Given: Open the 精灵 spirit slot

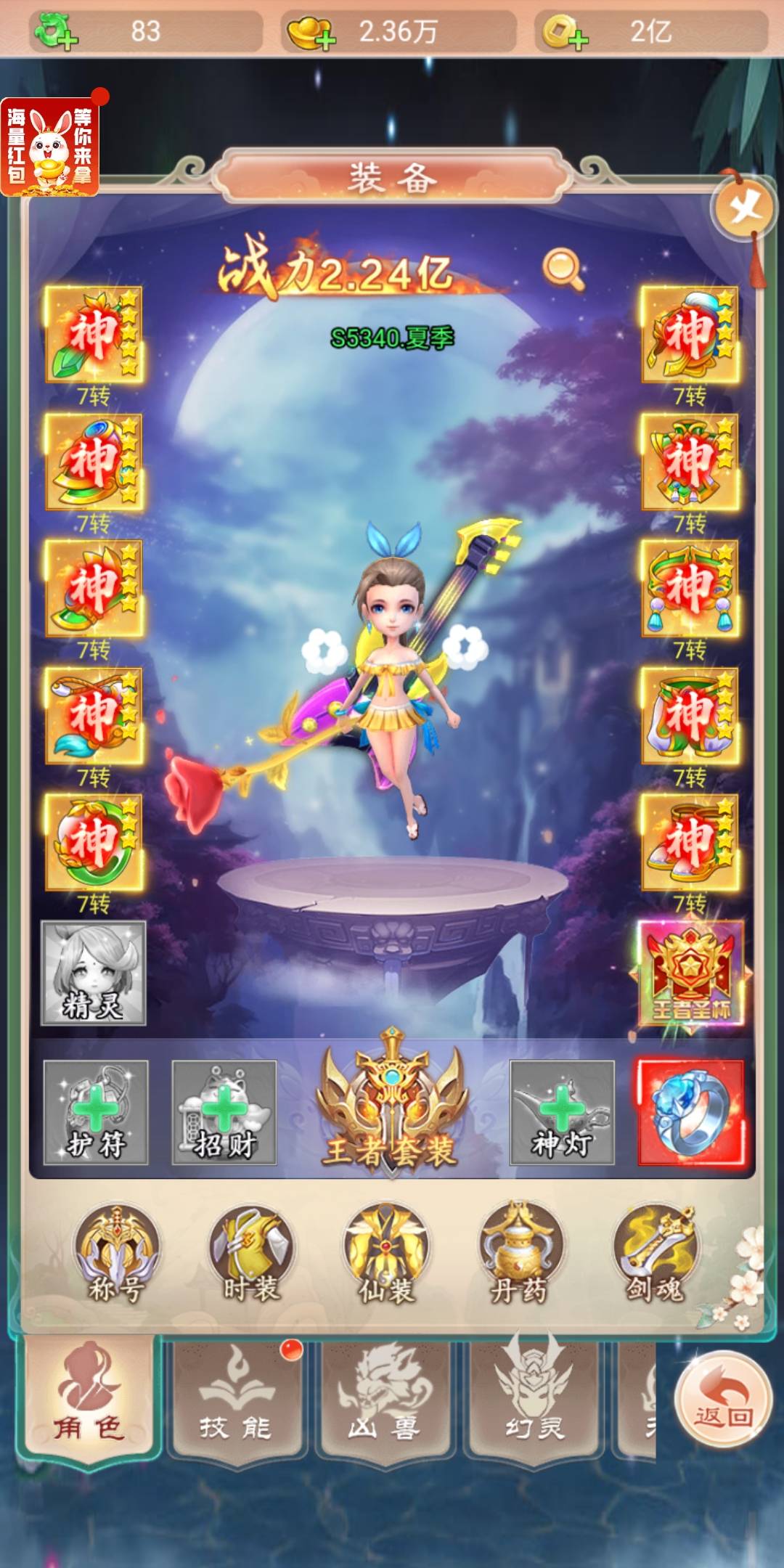Looking at the screenshot, I should [x=94, y=973].
